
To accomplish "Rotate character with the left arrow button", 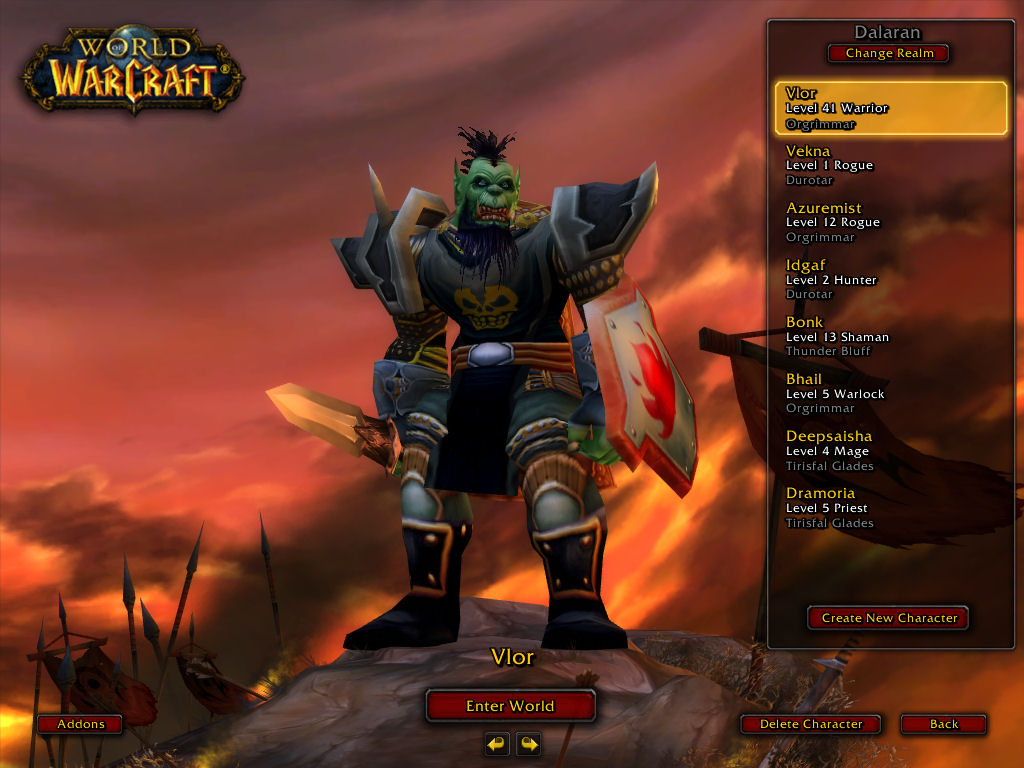I will [497, 744].
